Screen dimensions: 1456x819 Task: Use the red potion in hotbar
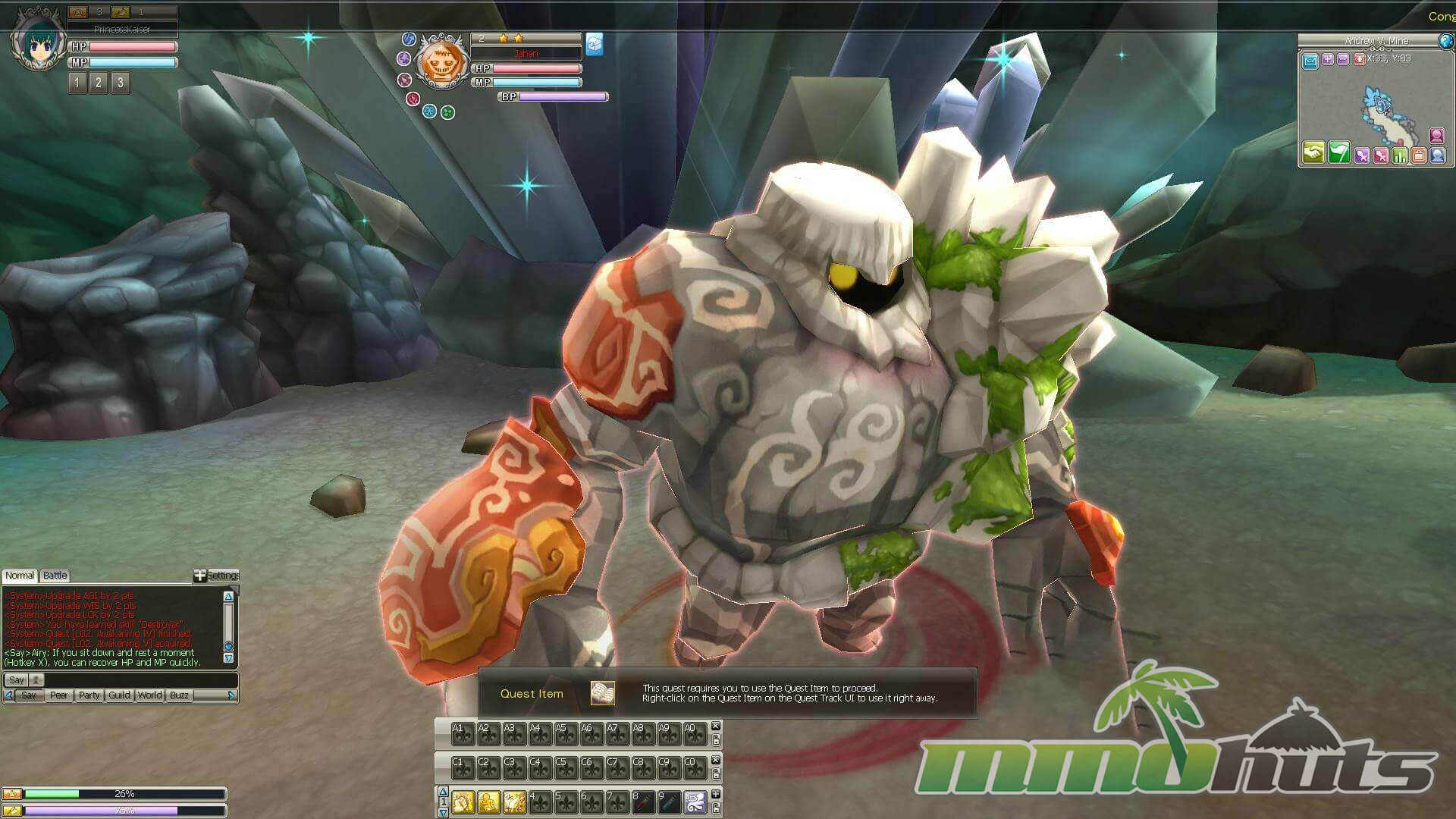[x=643, y=802]
